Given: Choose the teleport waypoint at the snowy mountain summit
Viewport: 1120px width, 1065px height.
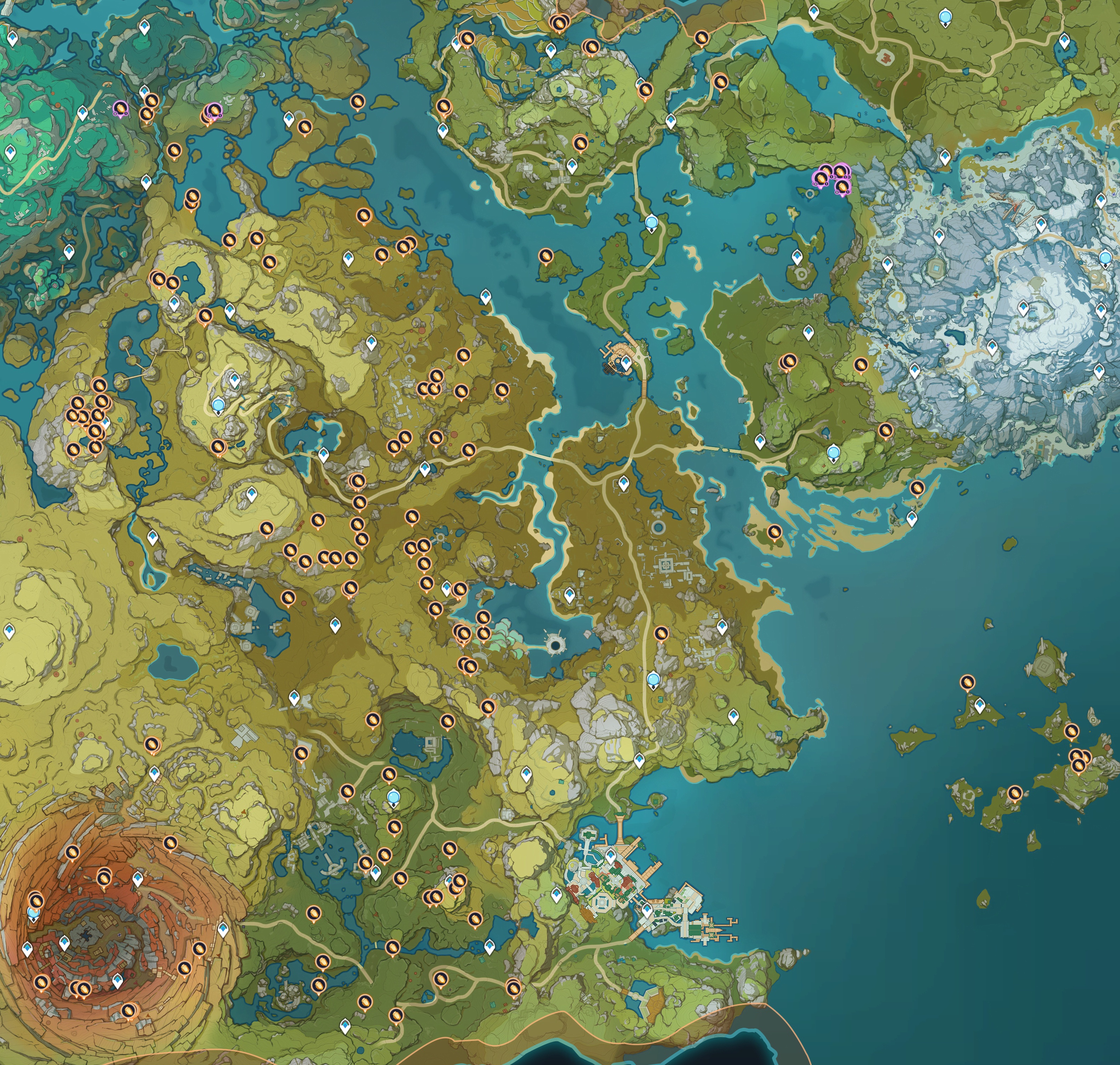Looking at the screenshot, I should coord(1023,309).
